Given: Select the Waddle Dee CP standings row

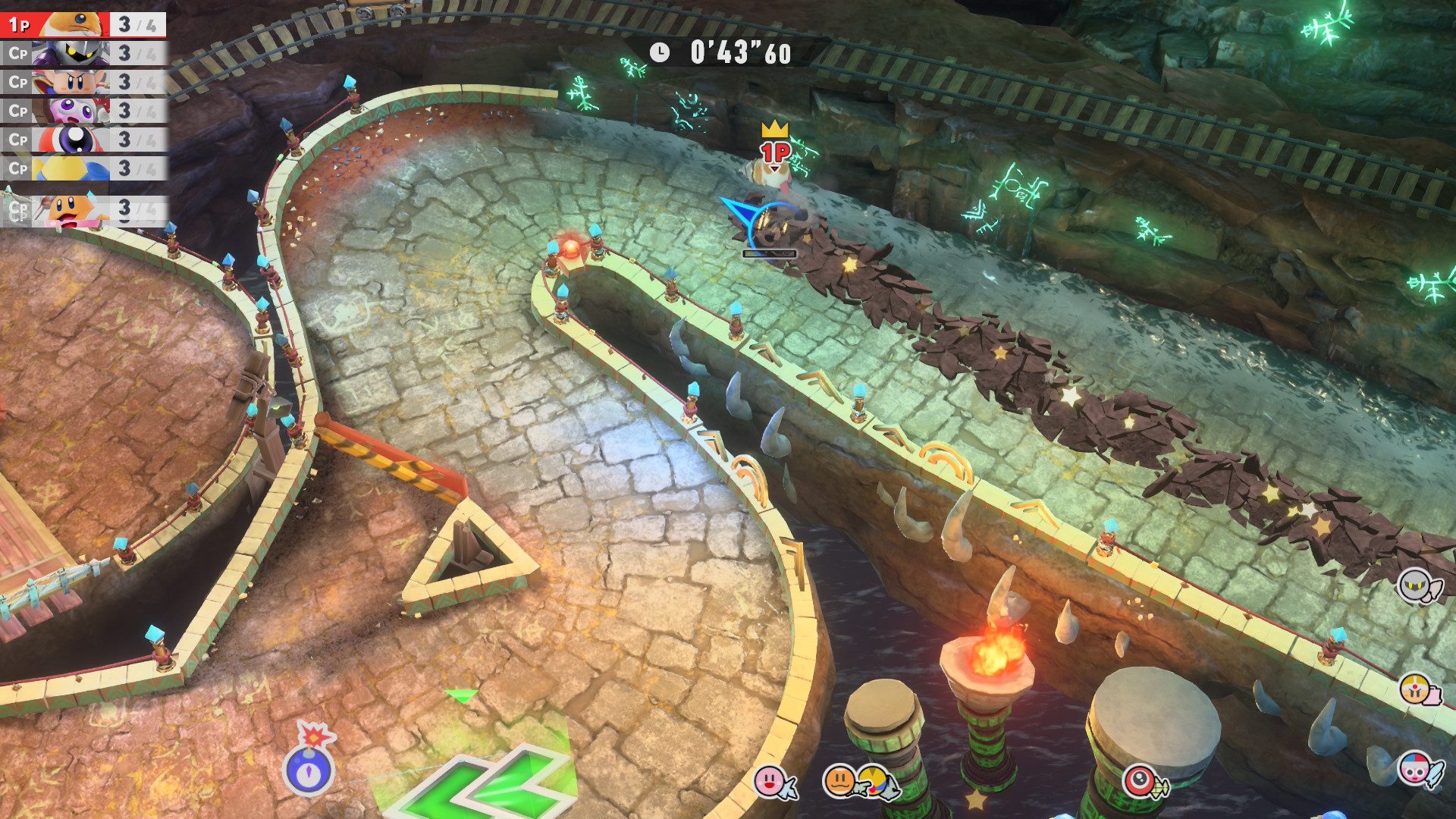Looking at the screenshot, I should 83,209.
